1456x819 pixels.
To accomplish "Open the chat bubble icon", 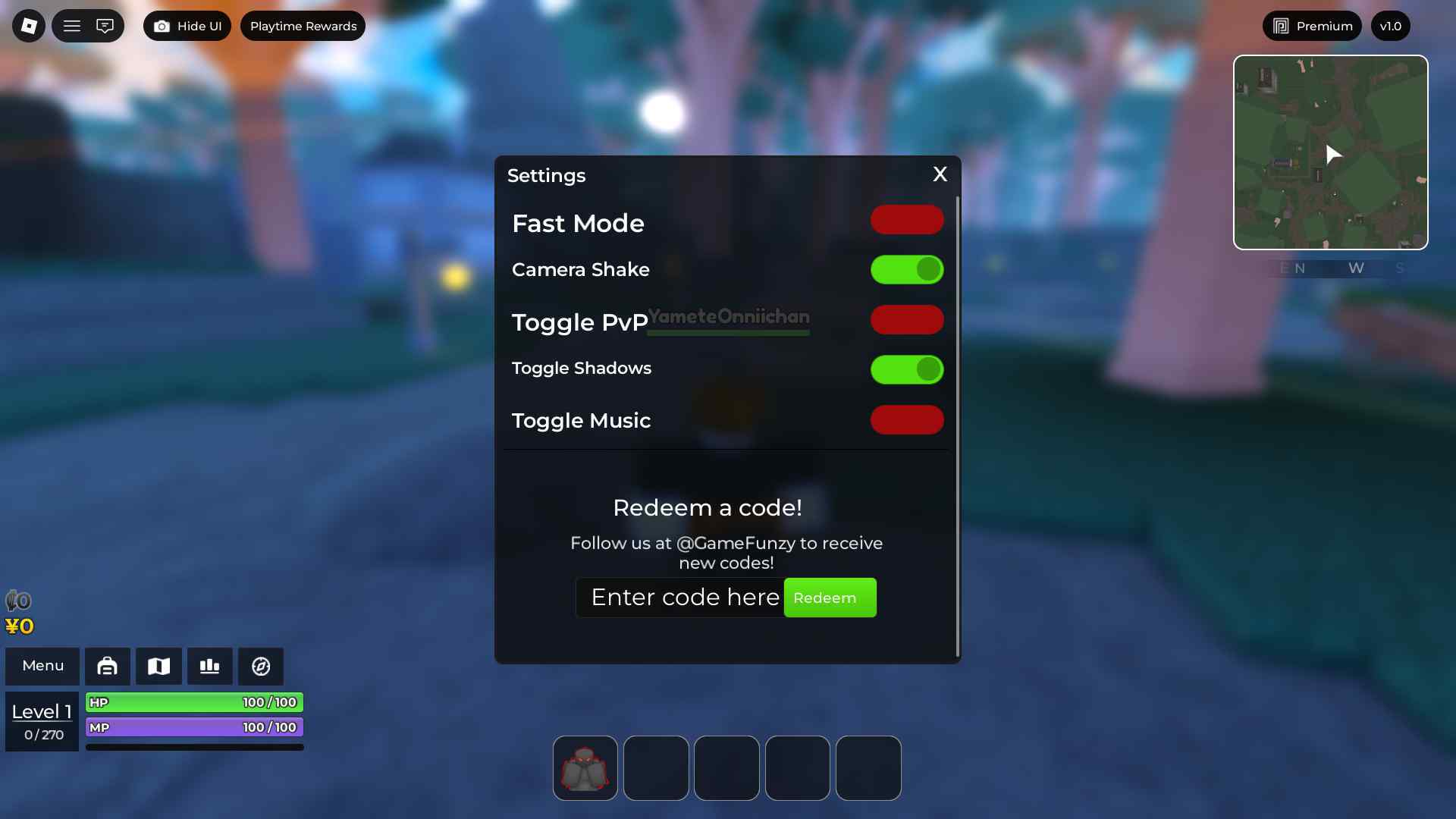I will pyautogui.click(x=105, y=25).
